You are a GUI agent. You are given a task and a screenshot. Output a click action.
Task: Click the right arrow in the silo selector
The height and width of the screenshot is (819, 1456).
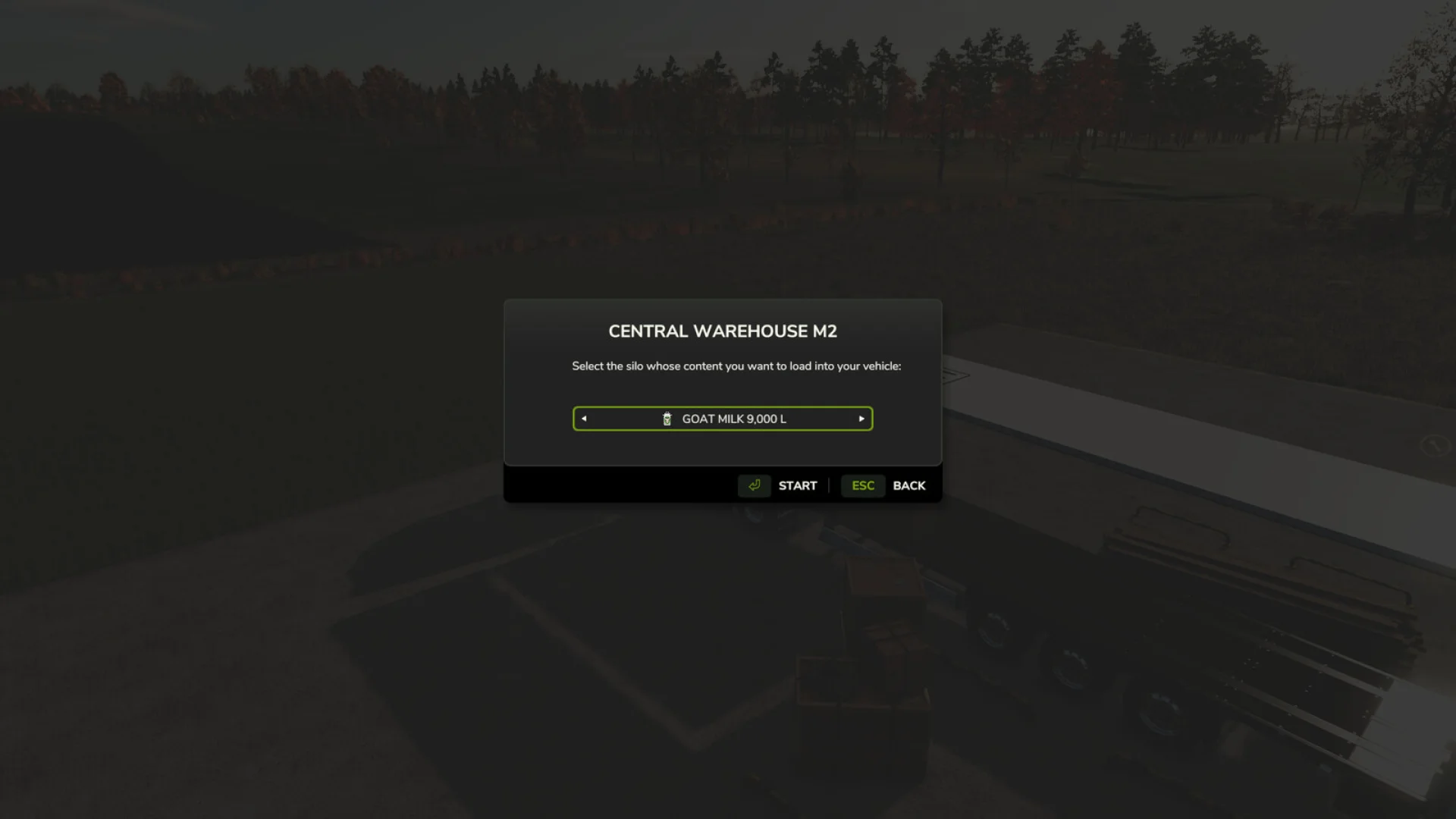(x=861, y=418)
